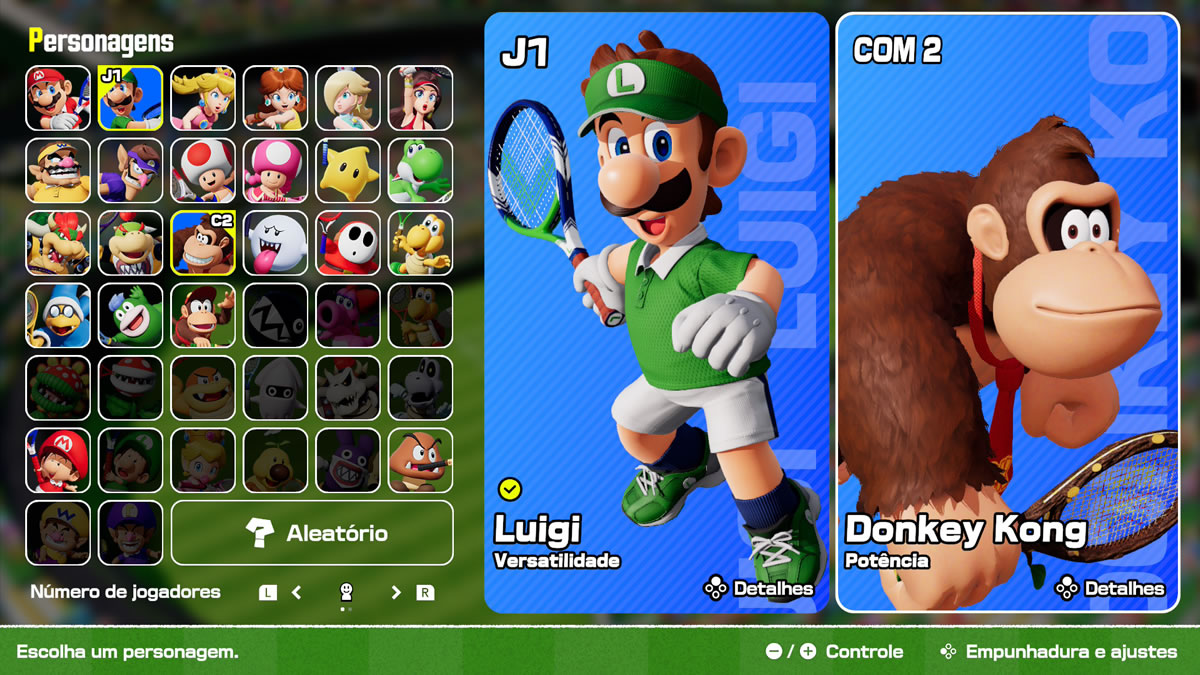The image size is (1200, 675).
Task: Open Detalhes on Donkey Kong's card
Action: tap(1110, 589)
